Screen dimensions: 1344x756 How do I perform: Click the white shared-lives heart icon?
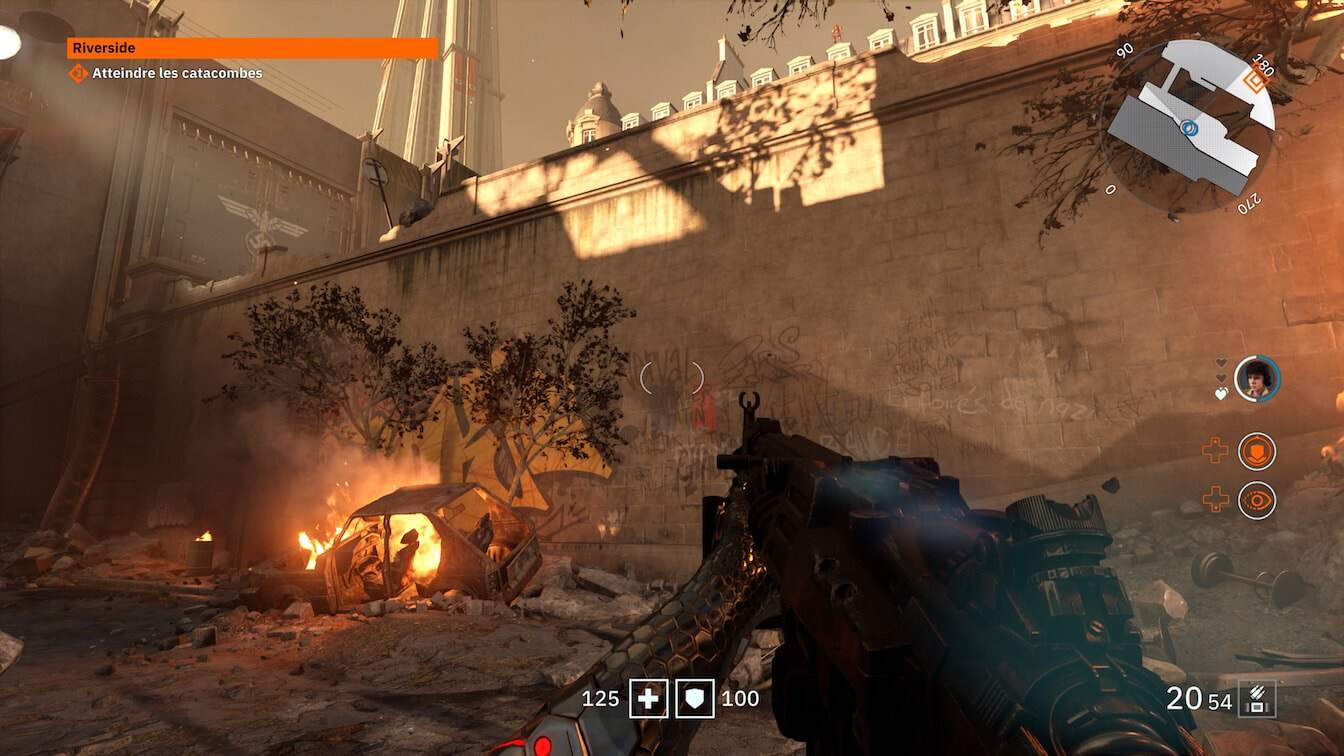1221,394
